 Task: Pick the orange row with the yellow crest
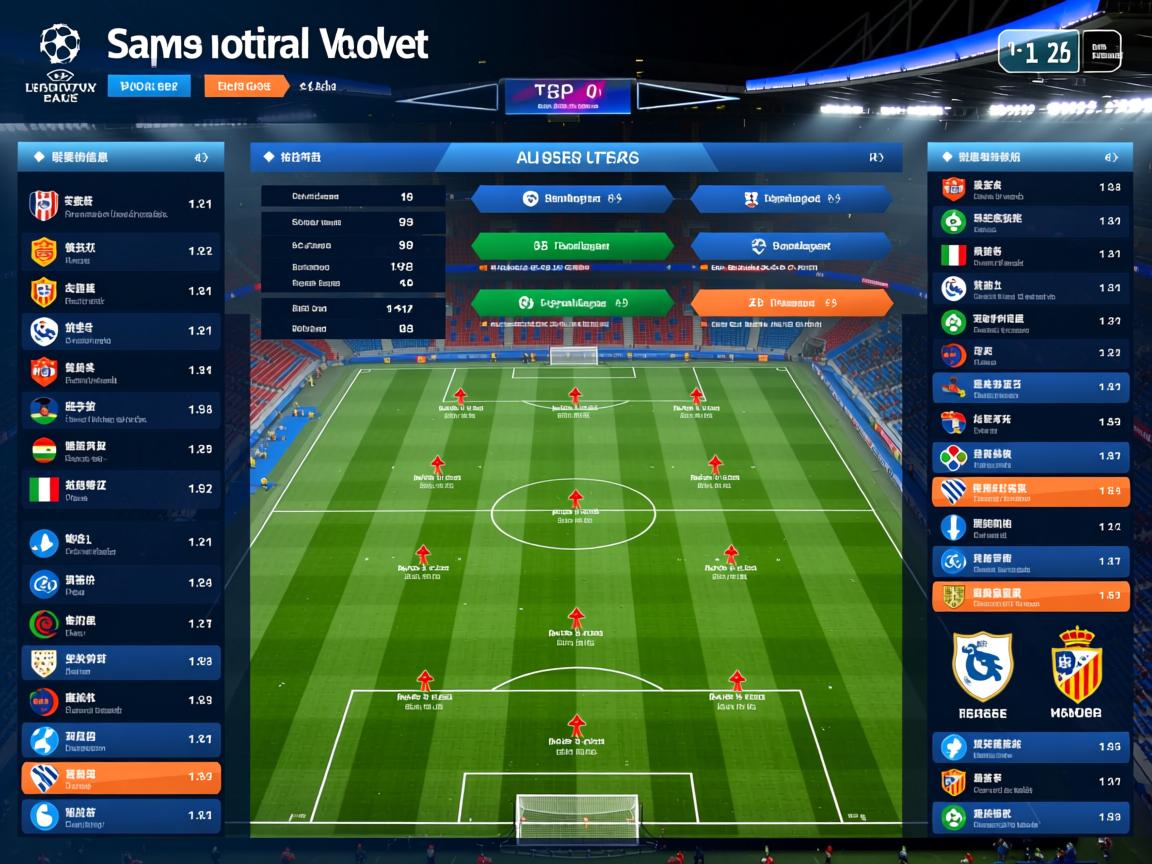[x=1031, y=597]
